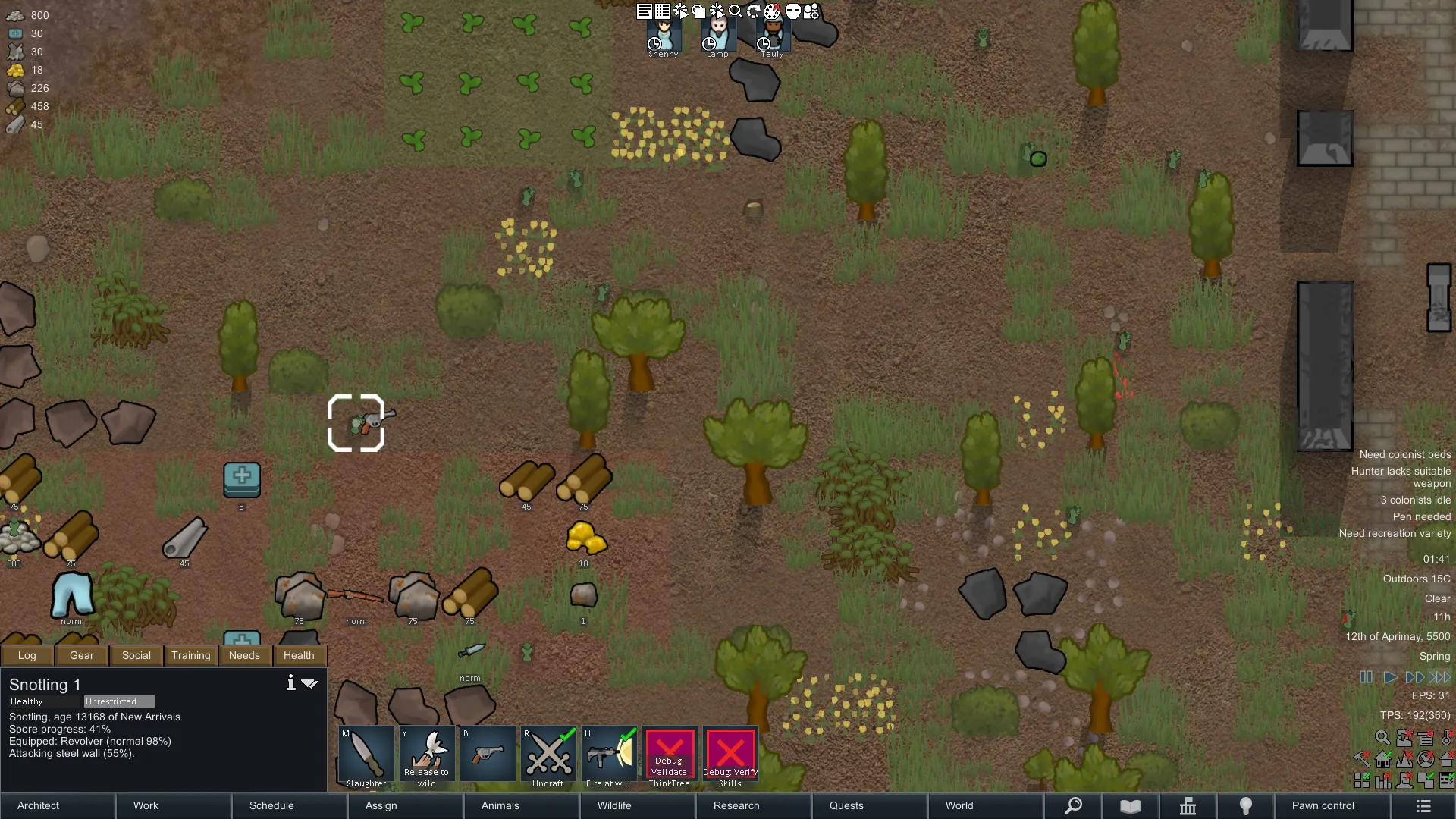
Task: Switch to the World view
Action: (x=959, y=805)
